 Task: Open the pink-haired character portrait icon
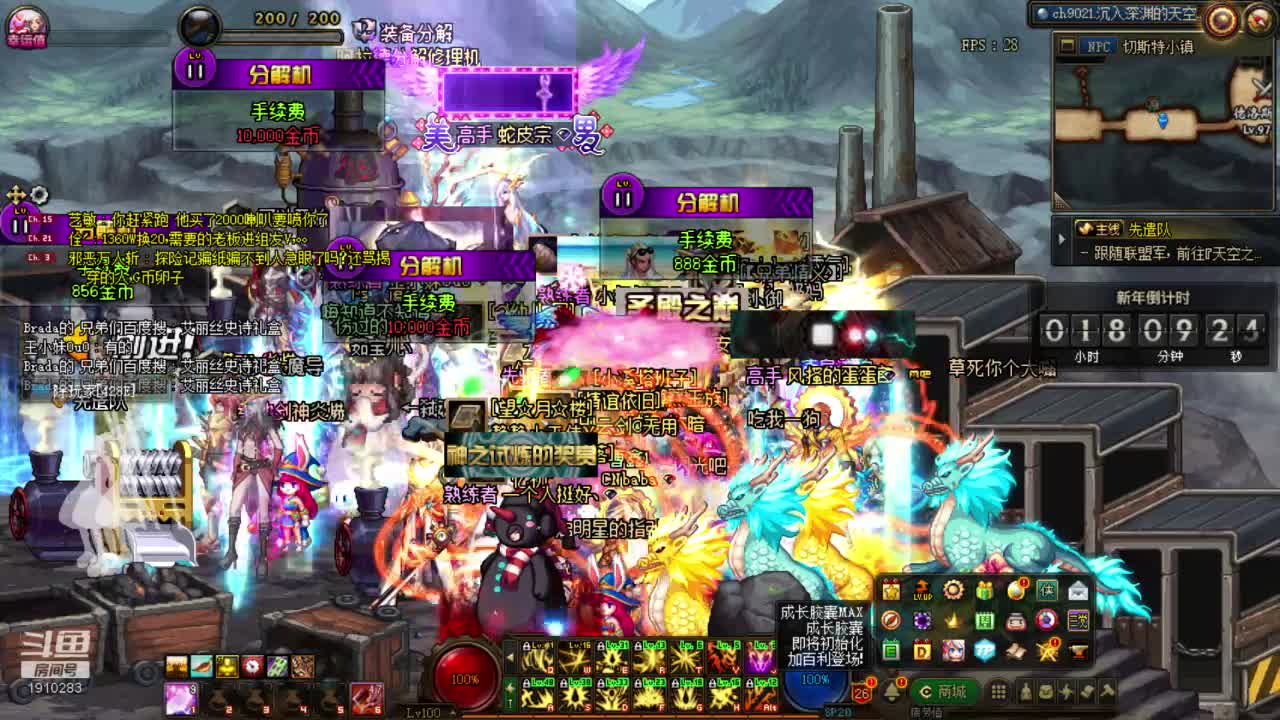(953, 651)
